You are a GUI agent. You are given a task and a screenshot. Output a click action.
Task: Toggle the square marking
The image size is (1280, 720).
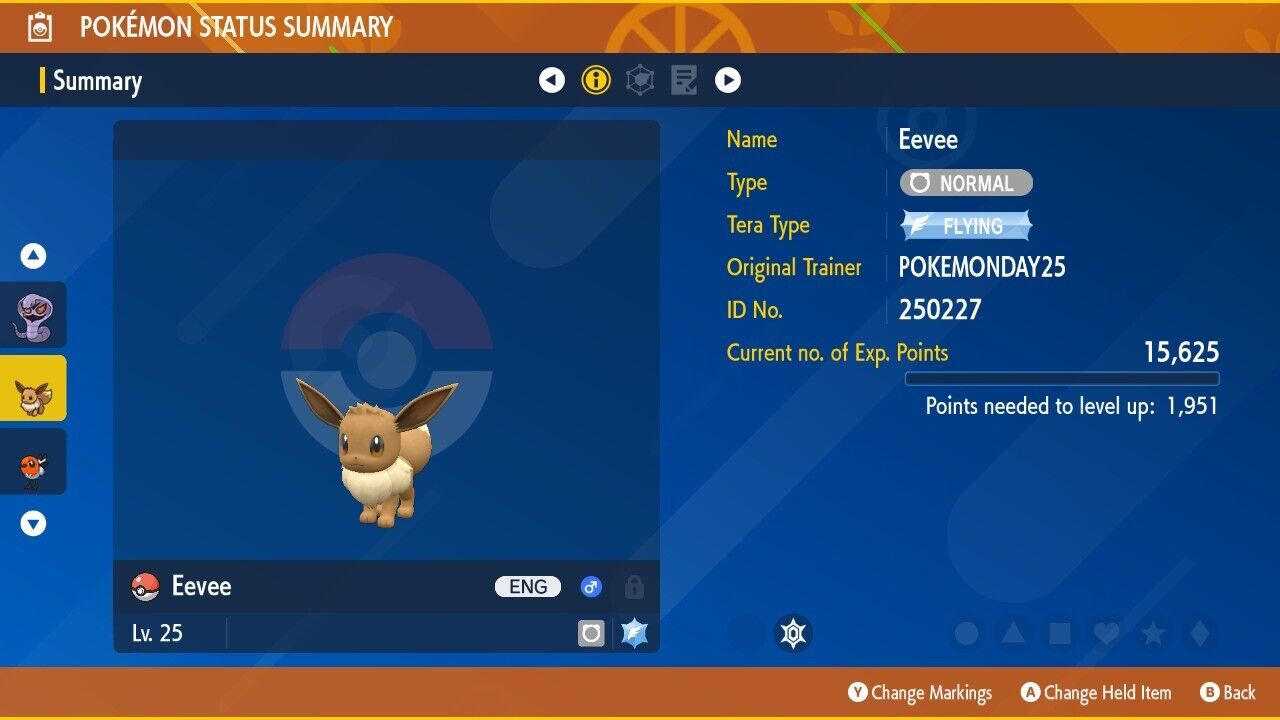click(x=1059, y=633)
